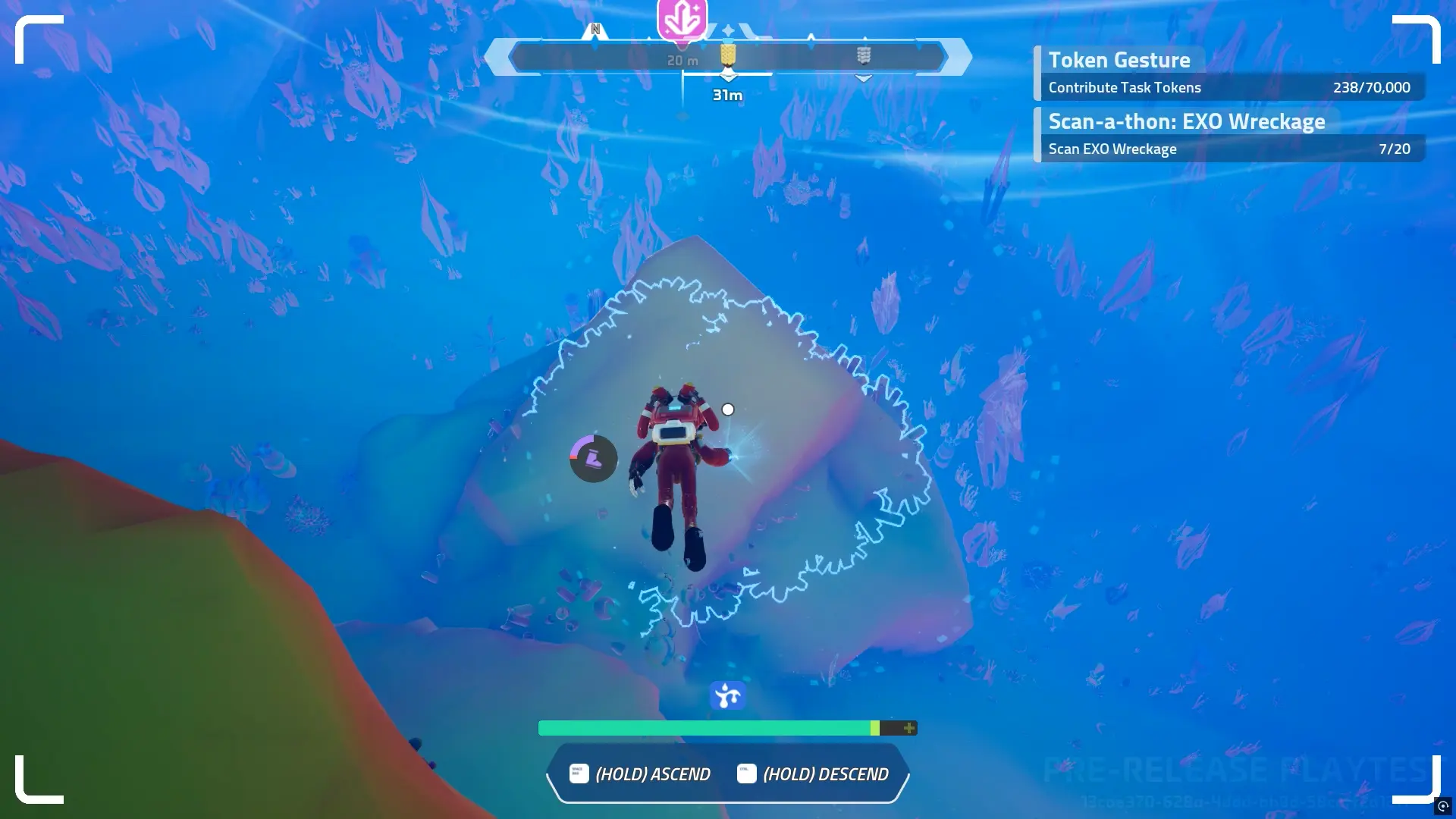This screenshot has width=1456, height=819.
Task: Click the gray wreckage marker on the compass bar
Action: pos(863,55)
